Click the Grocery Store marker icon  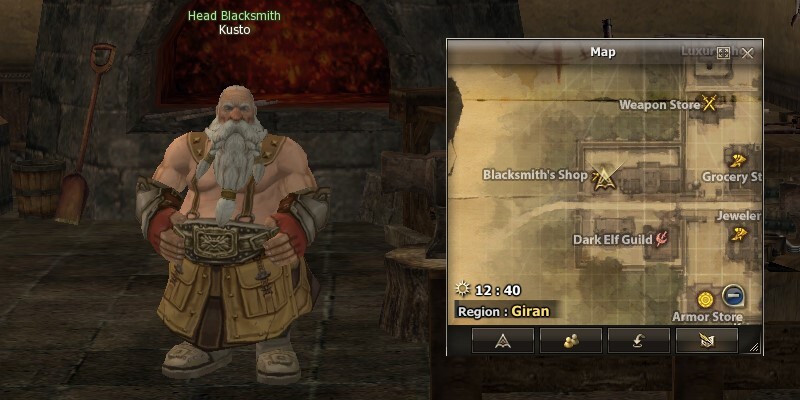click(738, 158)
